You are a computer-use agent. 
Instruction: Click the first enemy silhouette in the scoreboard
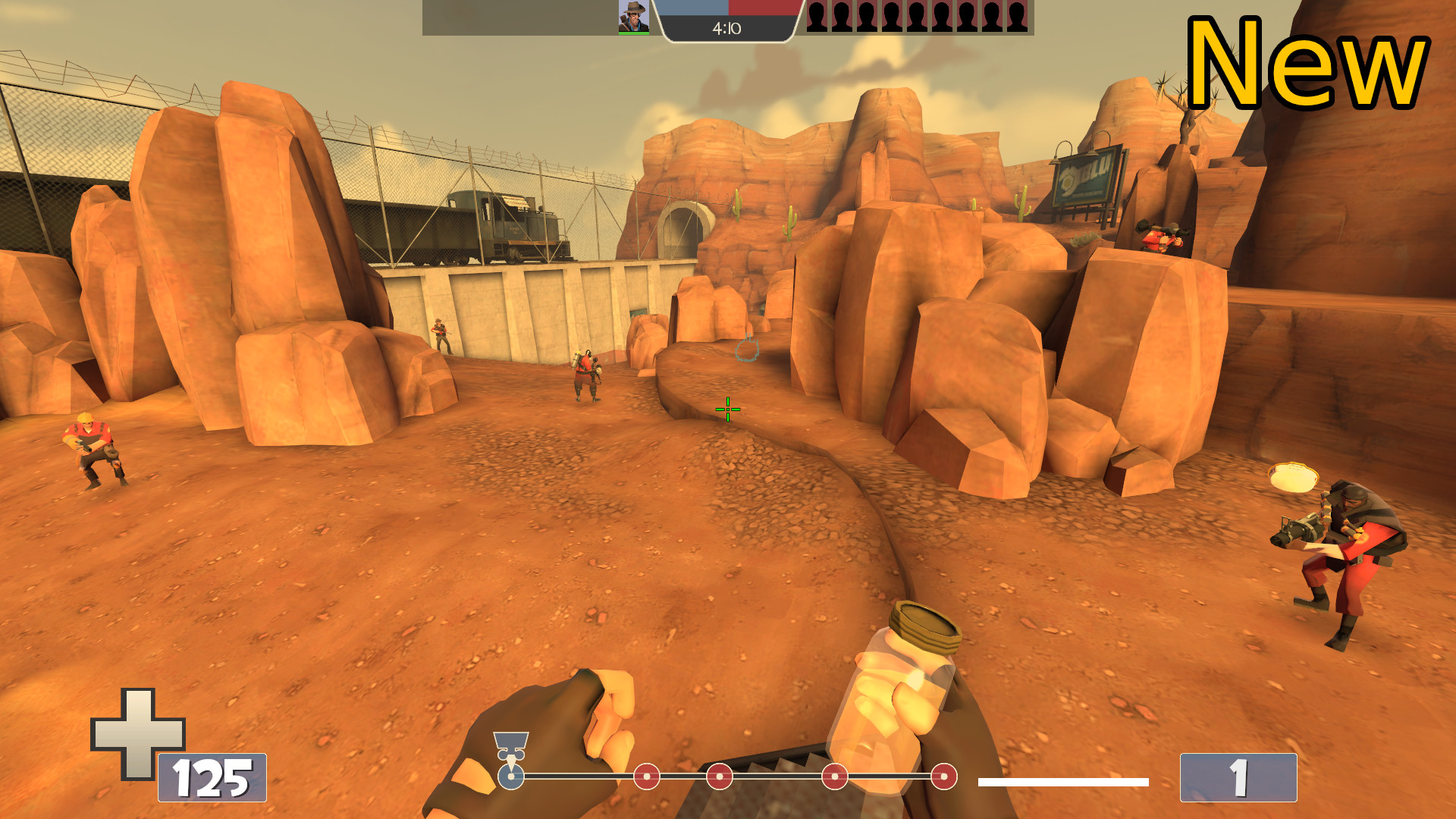pyautogui.click(x=817, y=15)
